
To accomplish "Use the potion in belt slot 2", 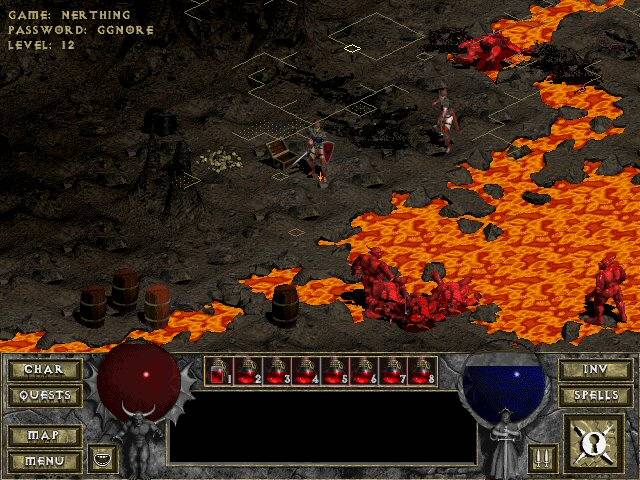I will [x=249, y=372].
